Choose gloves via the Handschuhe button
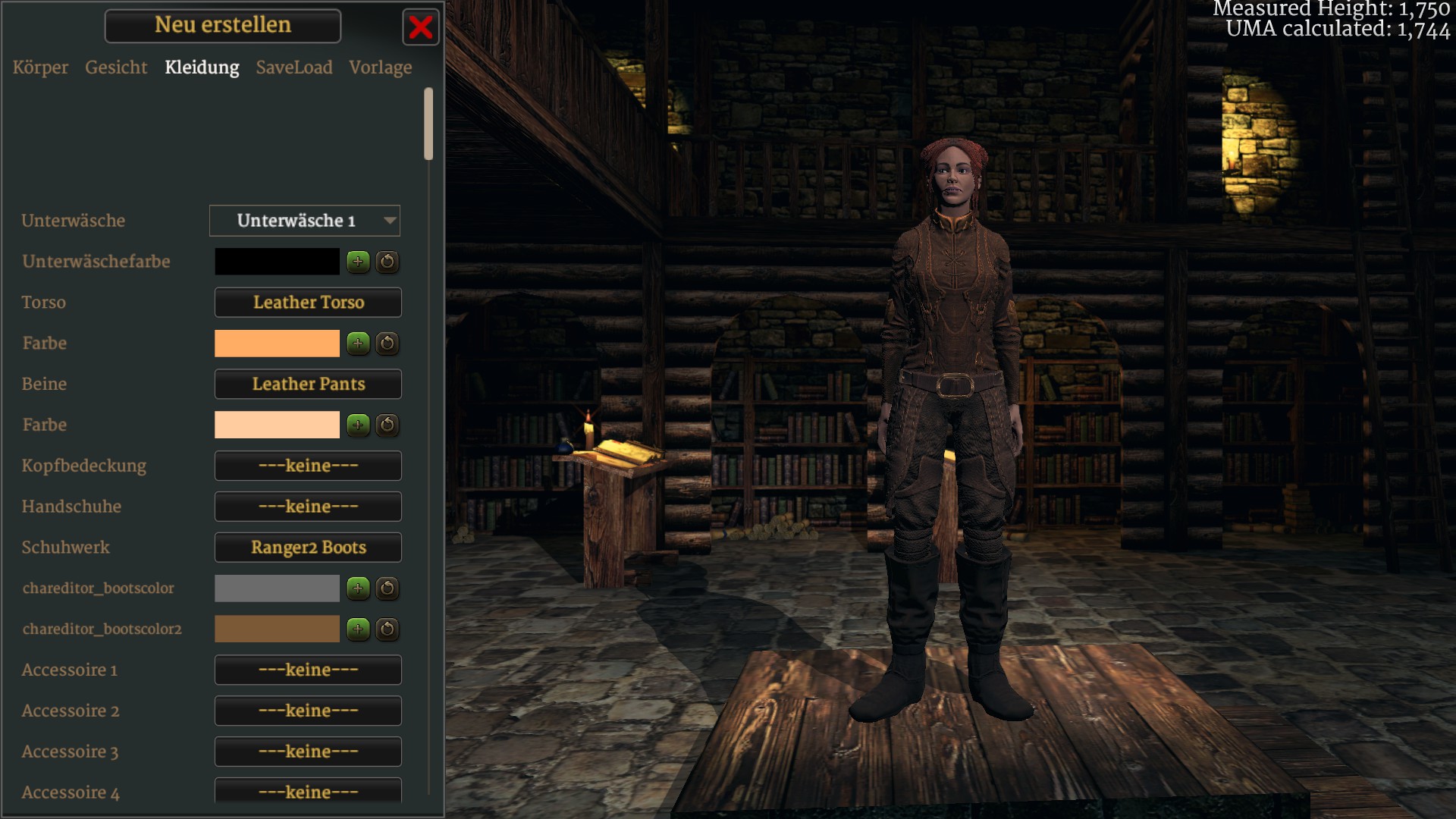The height and width of the screenshot is (819, 1456). click(308, 507)
